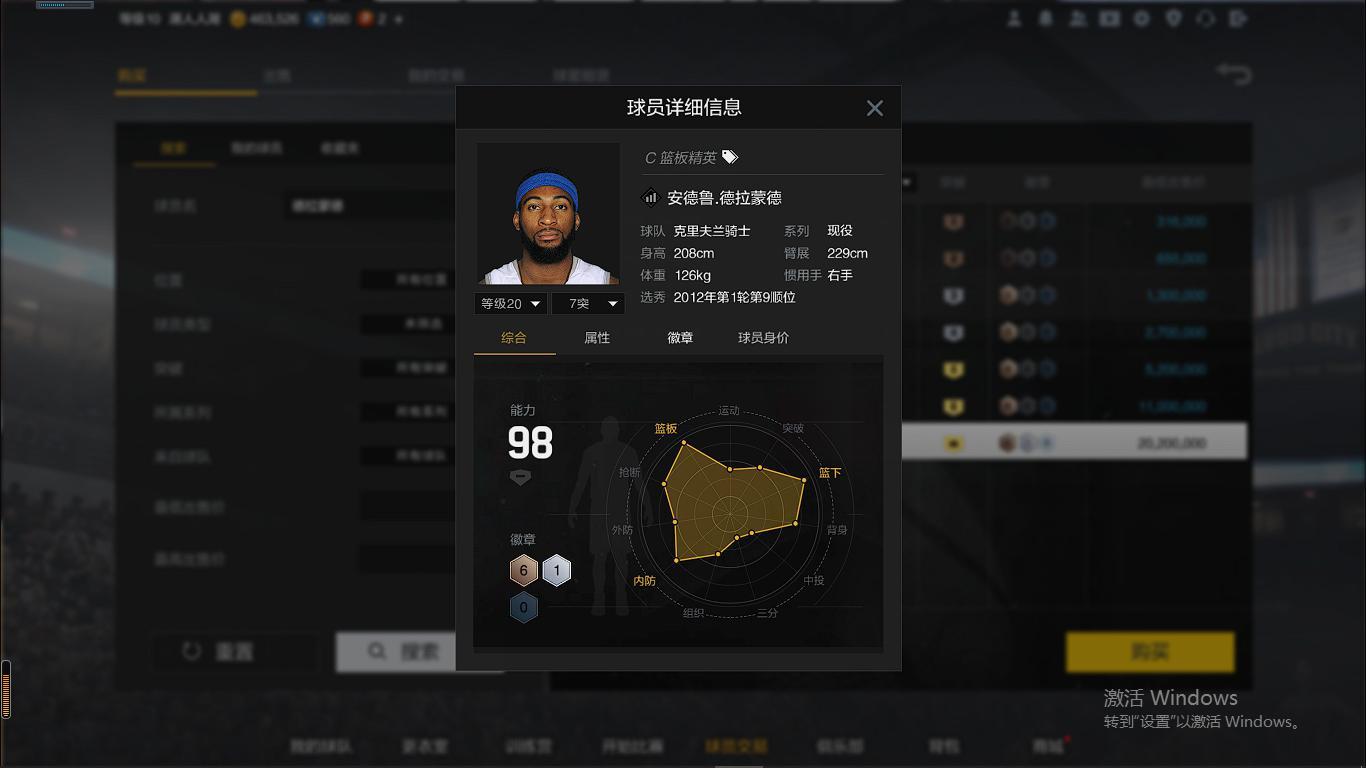
Task: Click the player portrait thumbnail of Drummond
Action: tap(548, 213)
